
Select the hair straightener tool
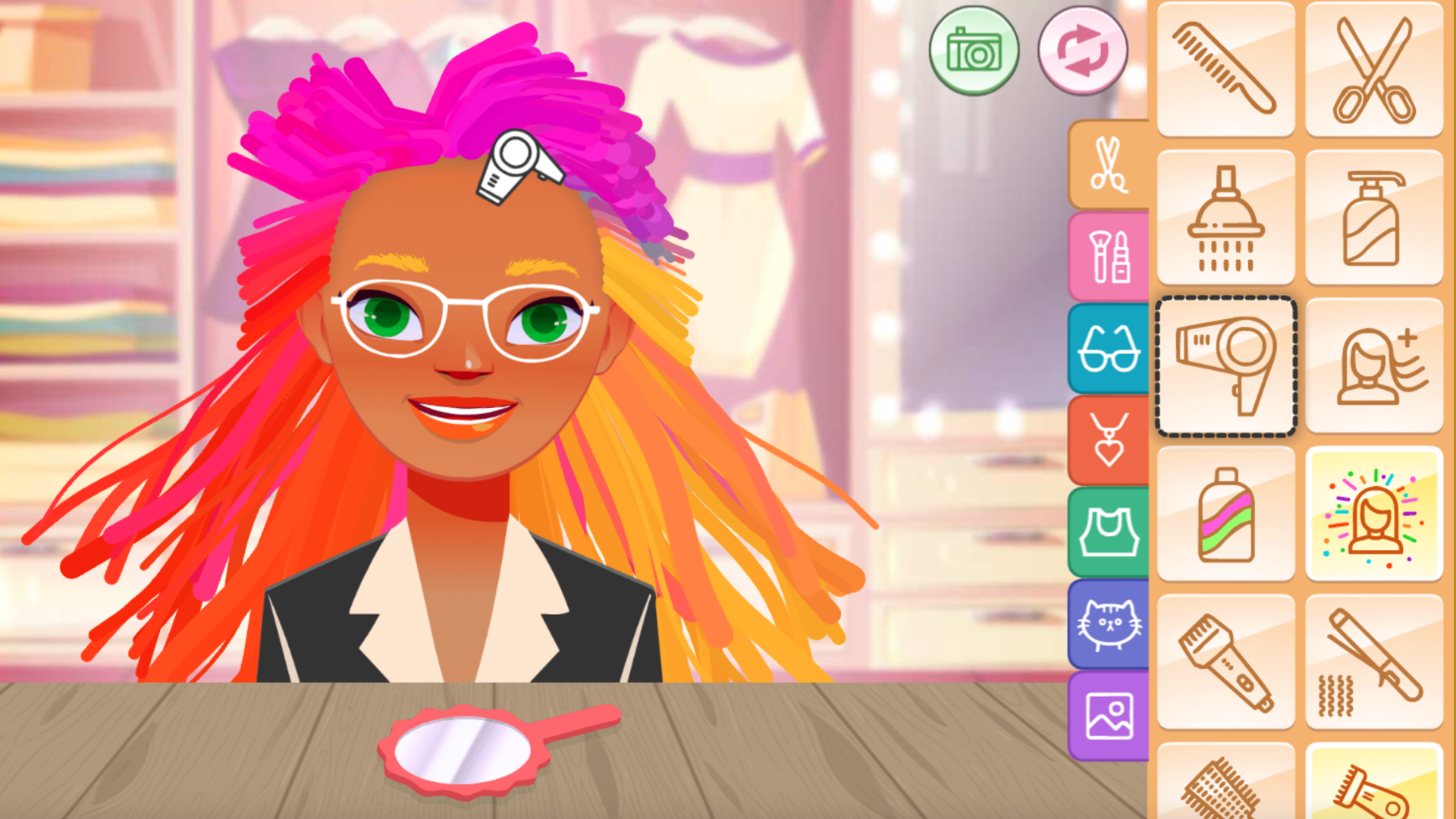click(1374, 660)
